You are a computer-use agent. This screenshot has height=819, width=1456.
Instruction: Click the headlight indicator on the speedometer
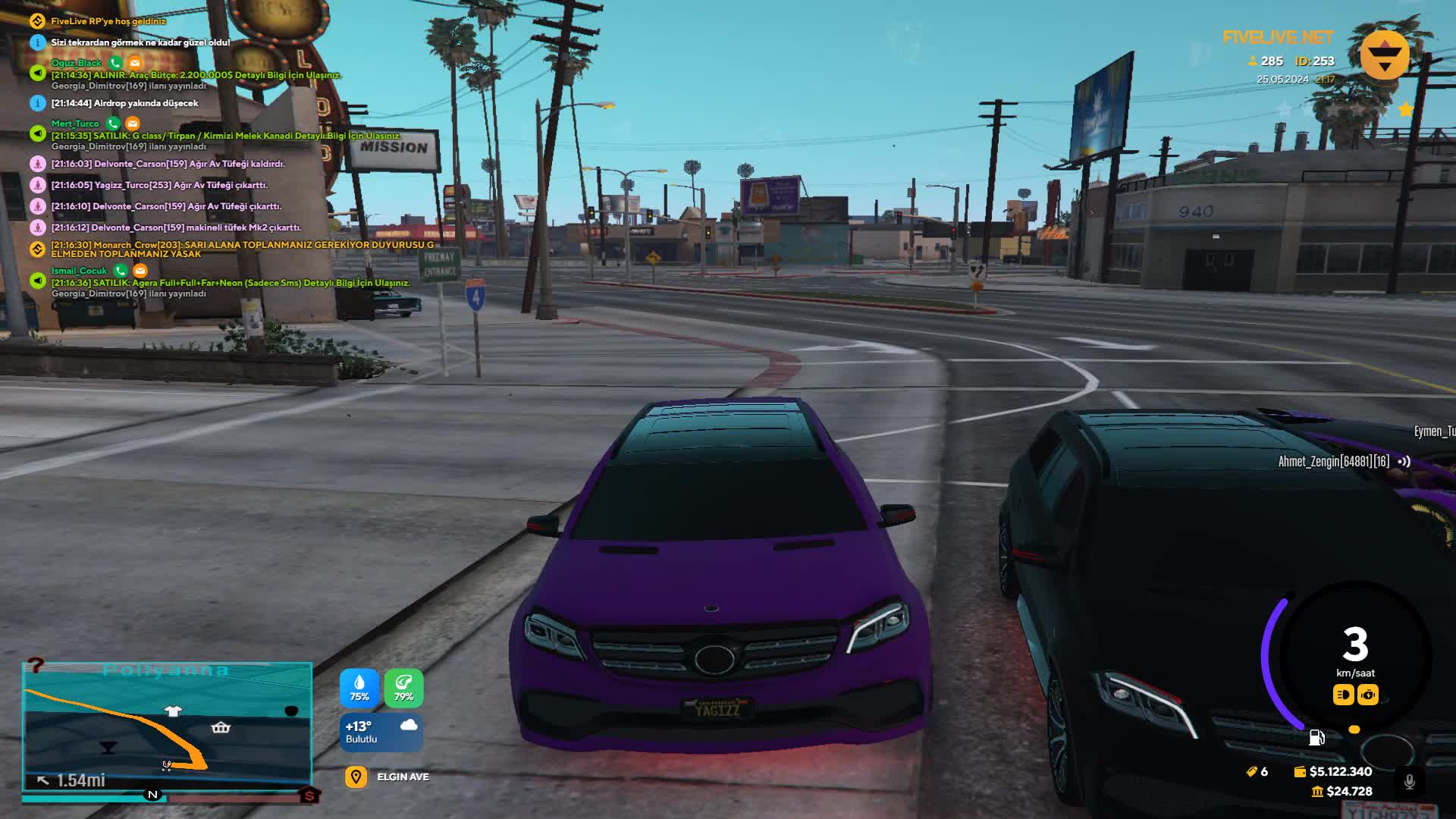tap(1343, 695)
